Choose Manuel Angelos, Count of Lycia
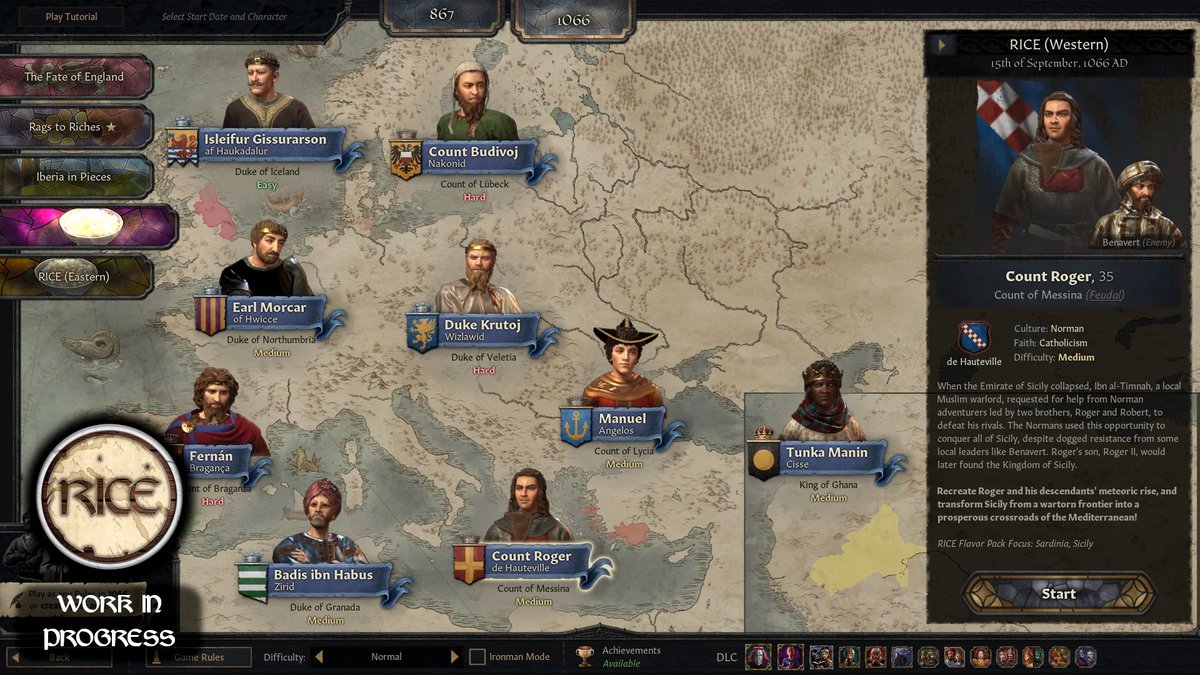This screenshot has width=1200, height=675. pos(622,420)
